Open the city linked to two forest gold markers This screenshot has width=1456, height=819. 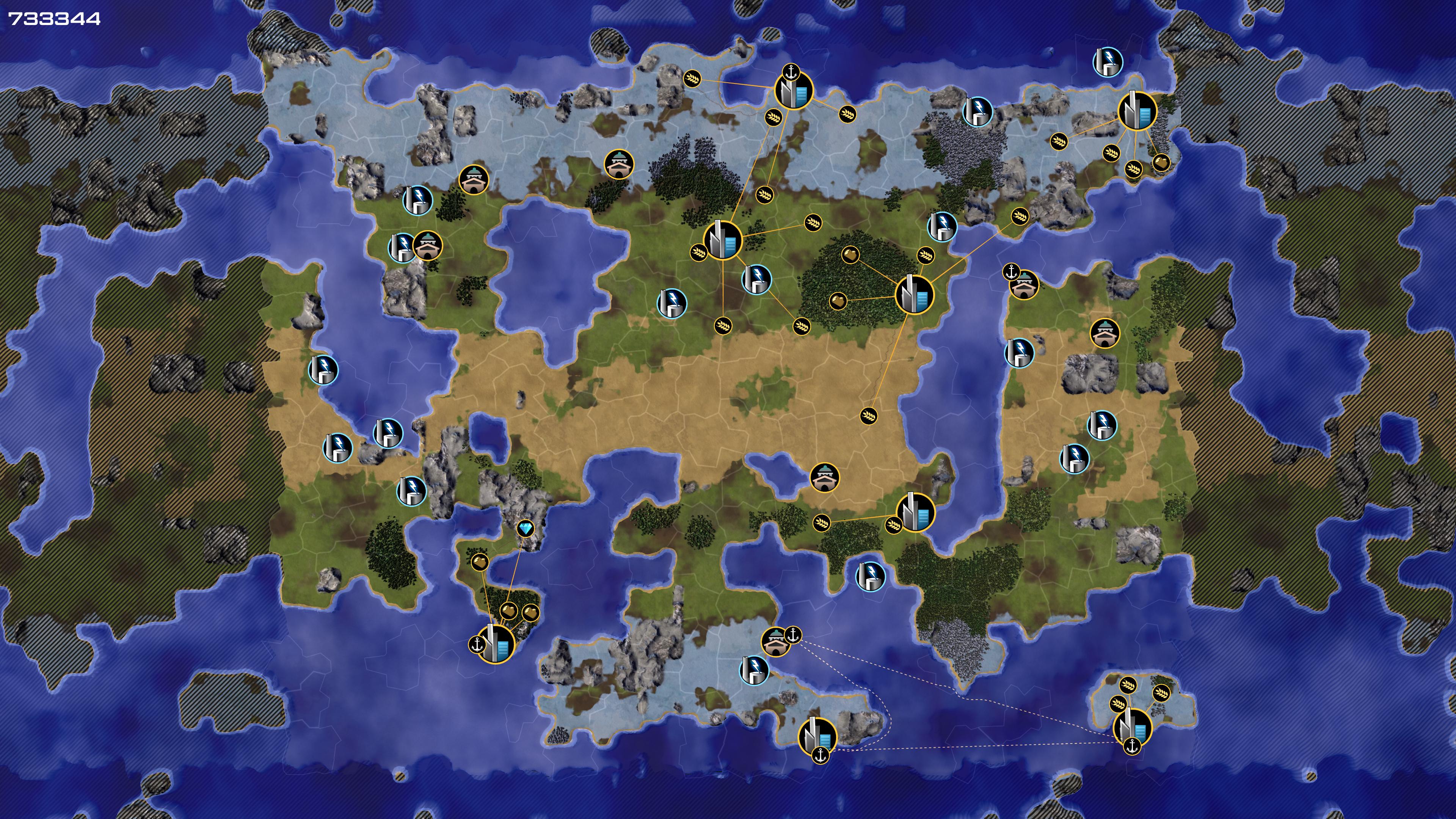[915, 294]
